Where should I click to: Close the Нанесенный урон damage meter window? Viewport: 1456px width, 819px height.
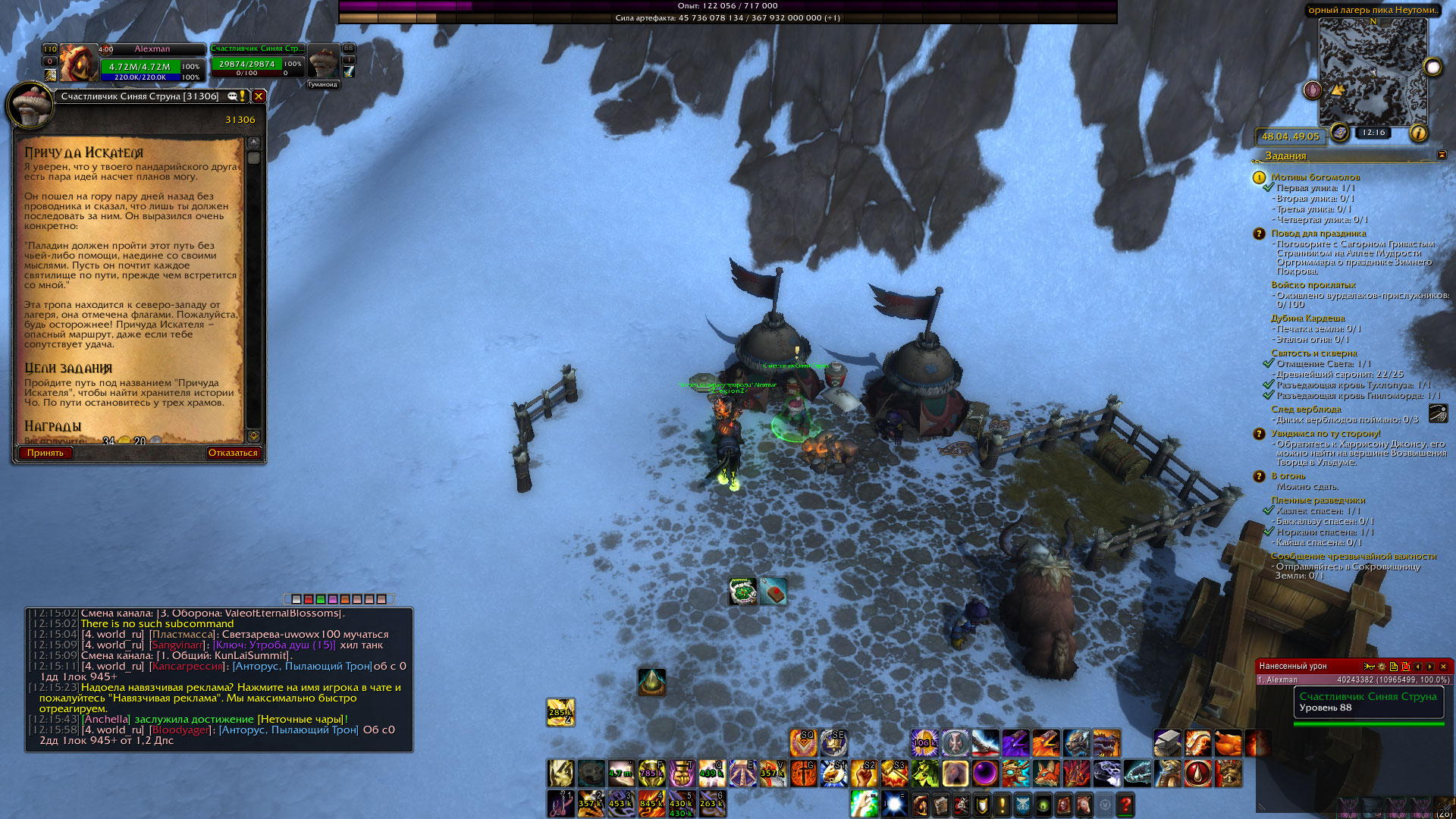(x=1443, y=666)
